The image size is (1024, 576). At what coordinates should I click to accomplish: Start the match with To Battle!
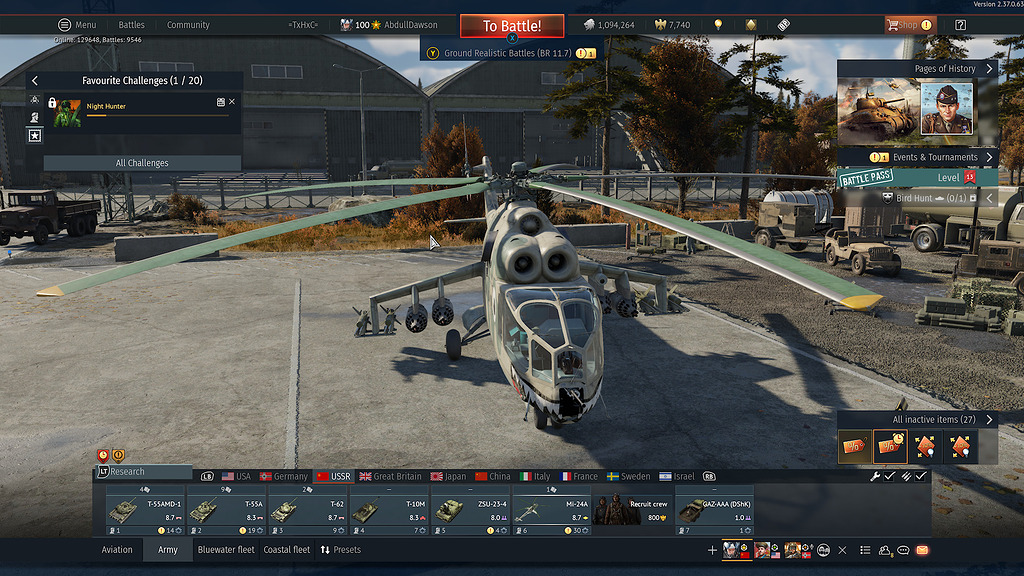512,26
